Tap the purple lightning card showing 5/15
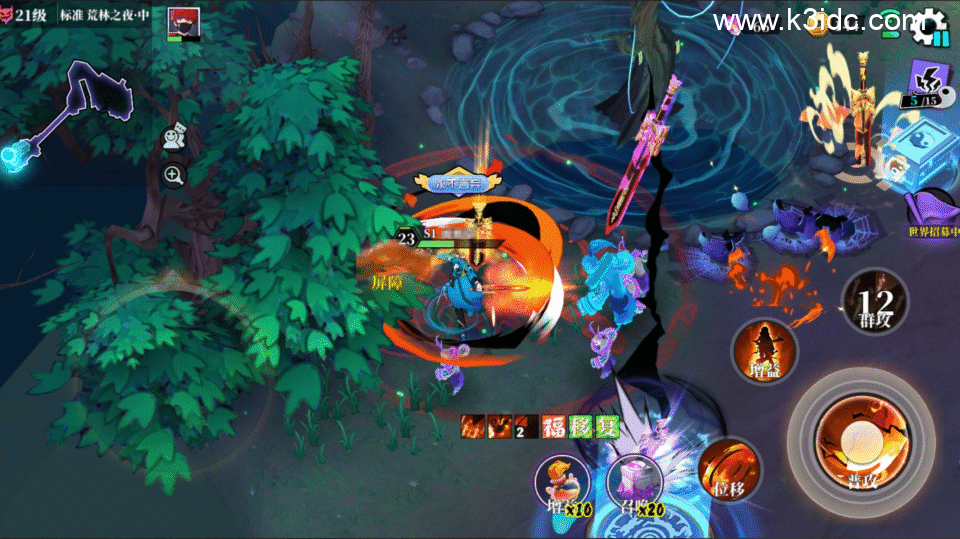Viewport: 960px width, 539px height. click(x=929, y=82)
